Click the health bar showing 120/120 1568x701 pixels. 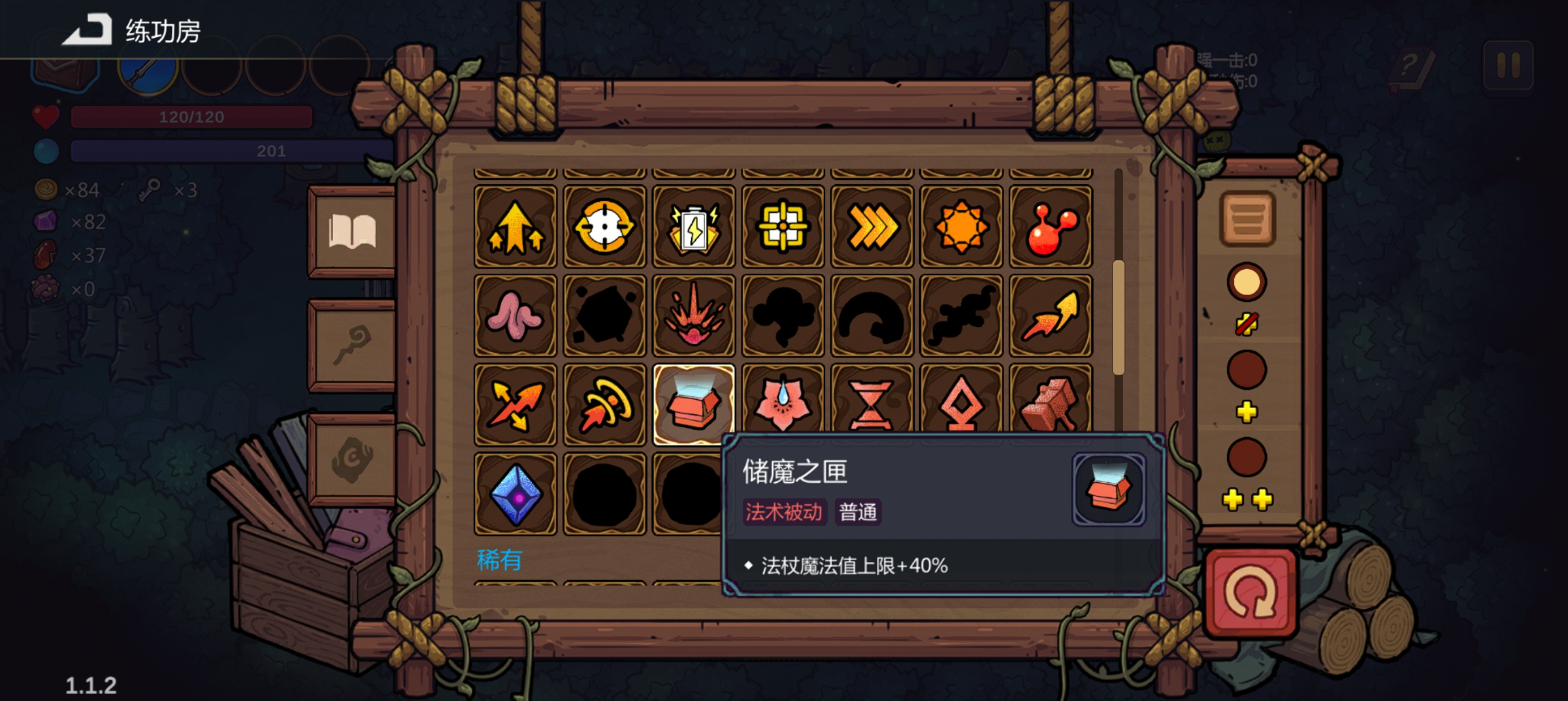point(192,116)
